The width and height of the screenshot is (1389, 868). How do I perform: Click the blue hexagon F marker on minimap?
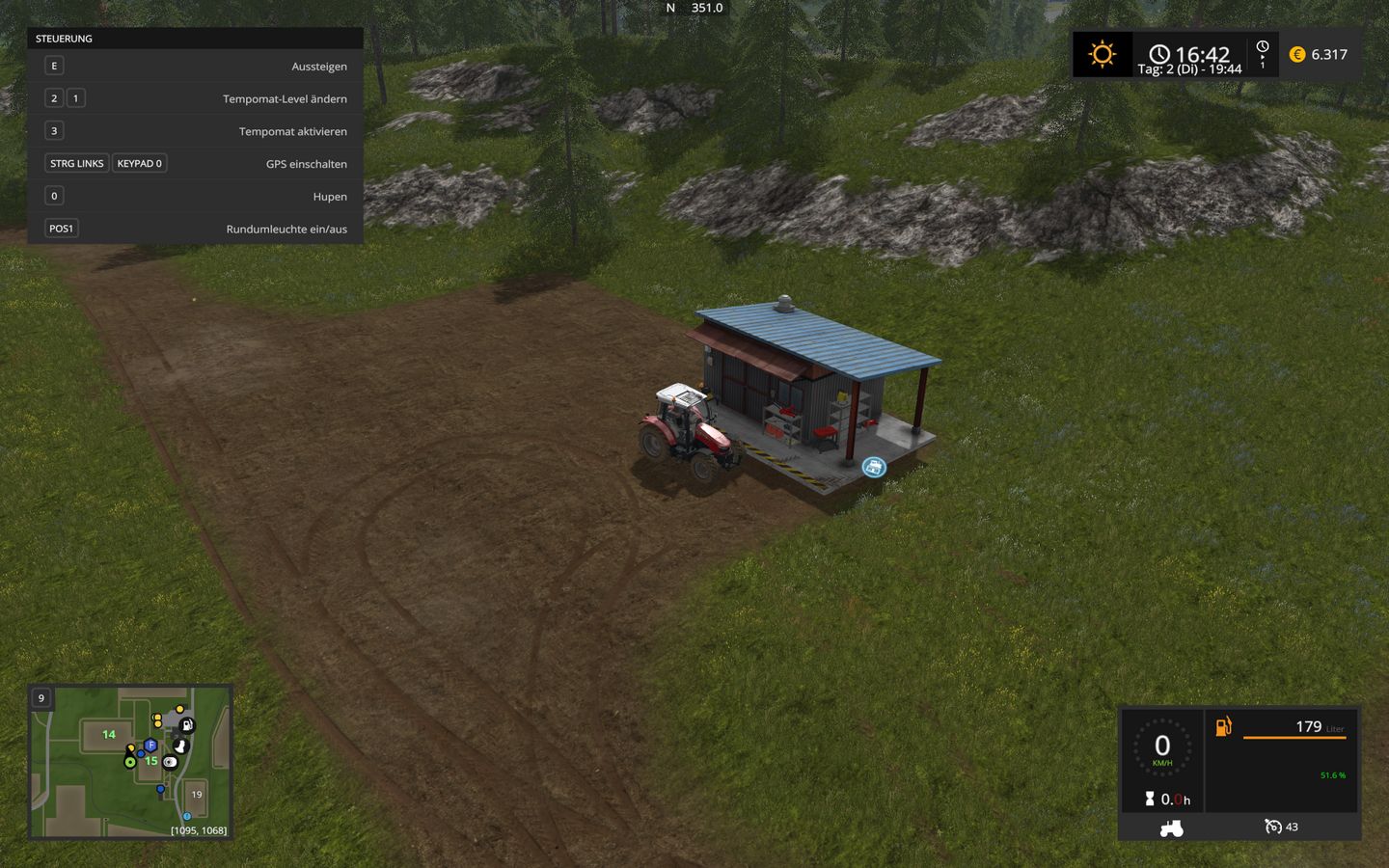tap(150, 746)
